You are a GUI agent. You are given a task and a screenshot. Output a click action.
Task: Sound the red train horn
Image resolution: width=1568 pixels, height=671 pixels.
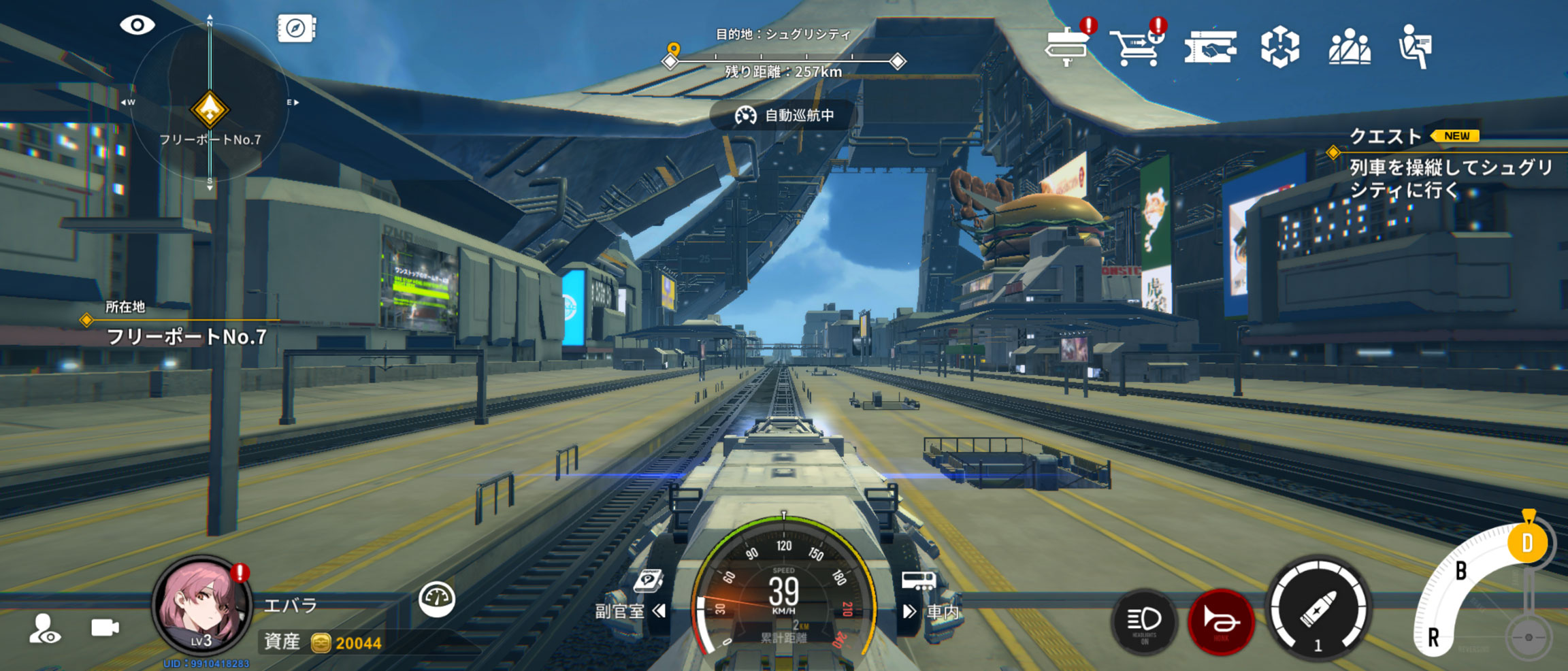[x=1221, y=621]
